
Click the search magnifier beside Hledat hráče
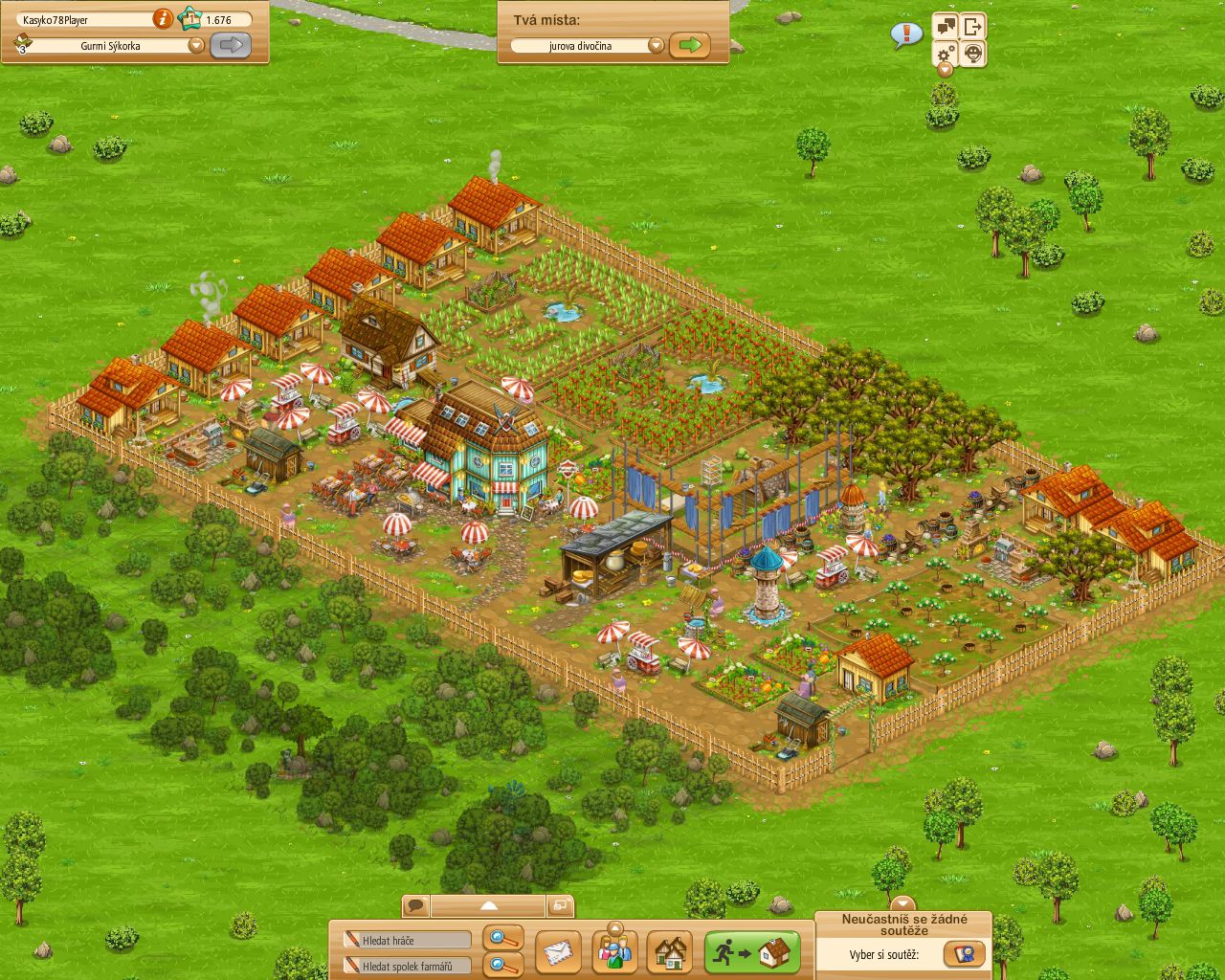pos(502,939)
